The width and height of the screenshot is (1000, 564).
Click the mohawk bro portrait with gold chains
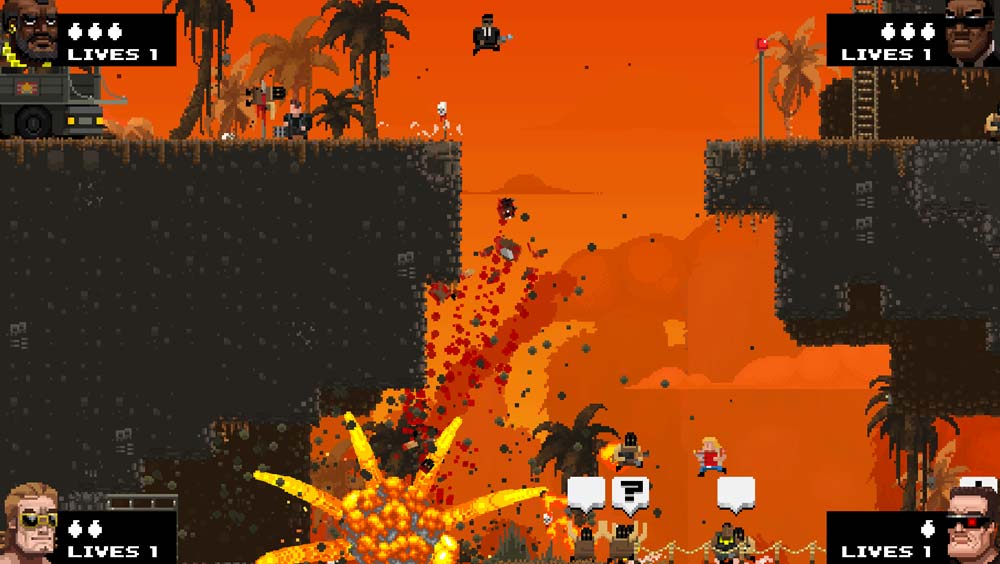[30, 35]
